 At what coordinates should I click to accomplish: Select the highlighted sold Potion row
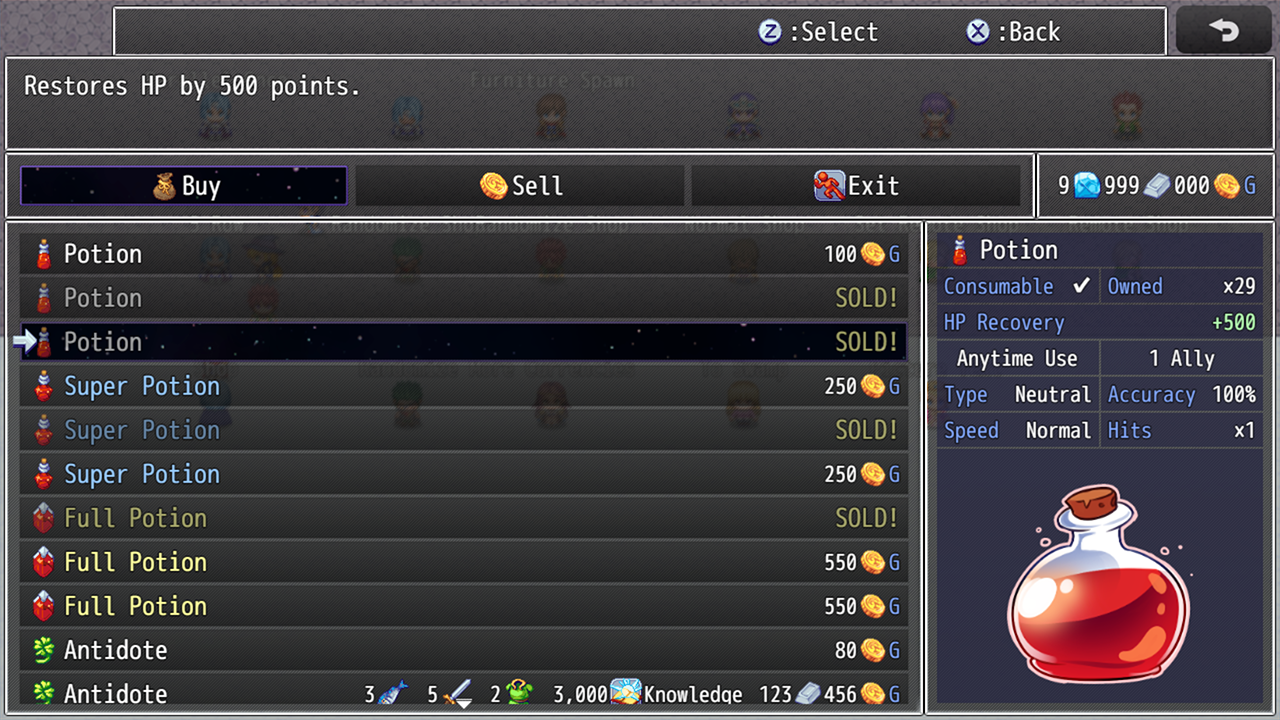coord(464,342)
